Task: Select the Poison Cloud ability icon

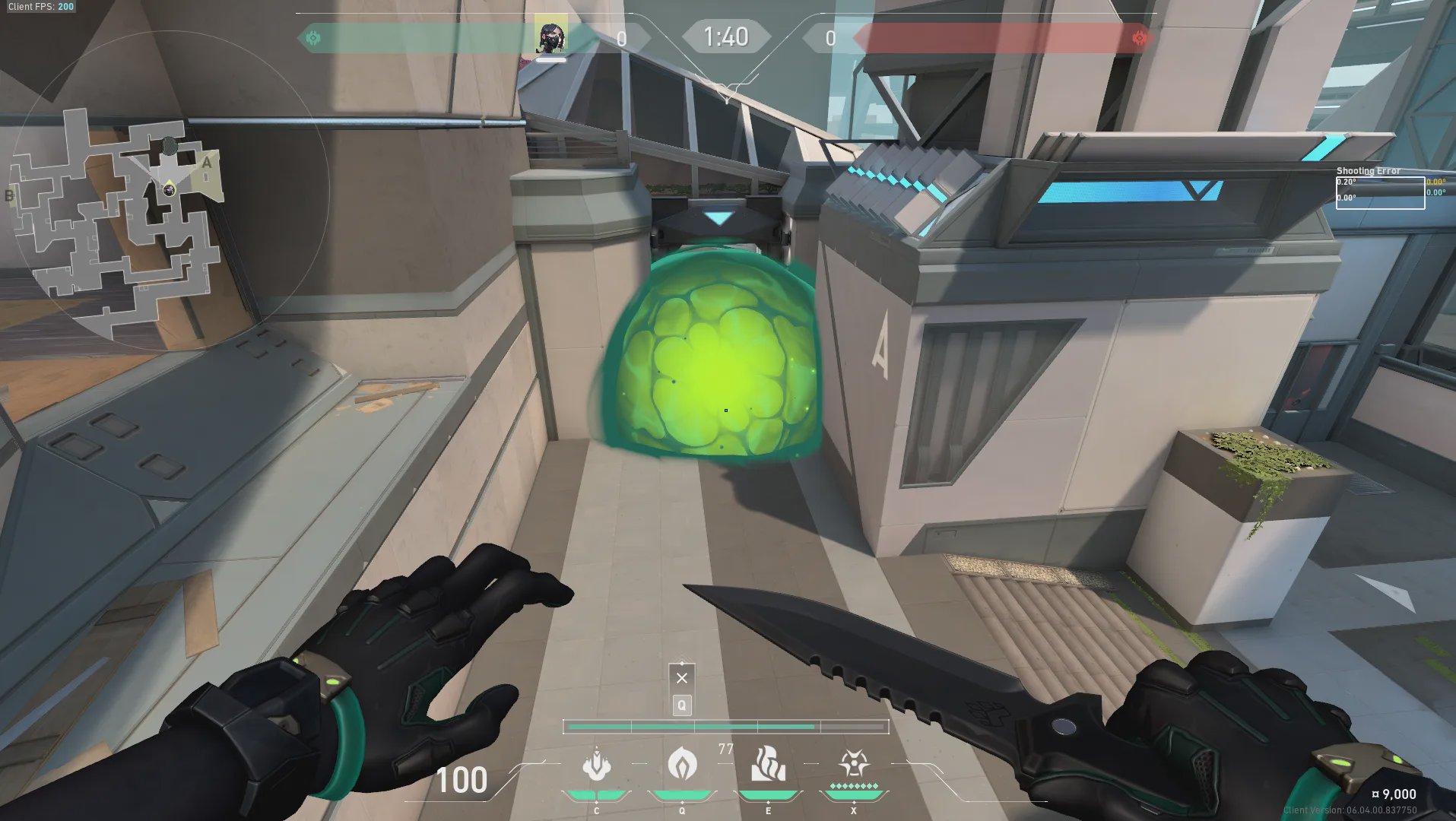Action: point(682,763)
